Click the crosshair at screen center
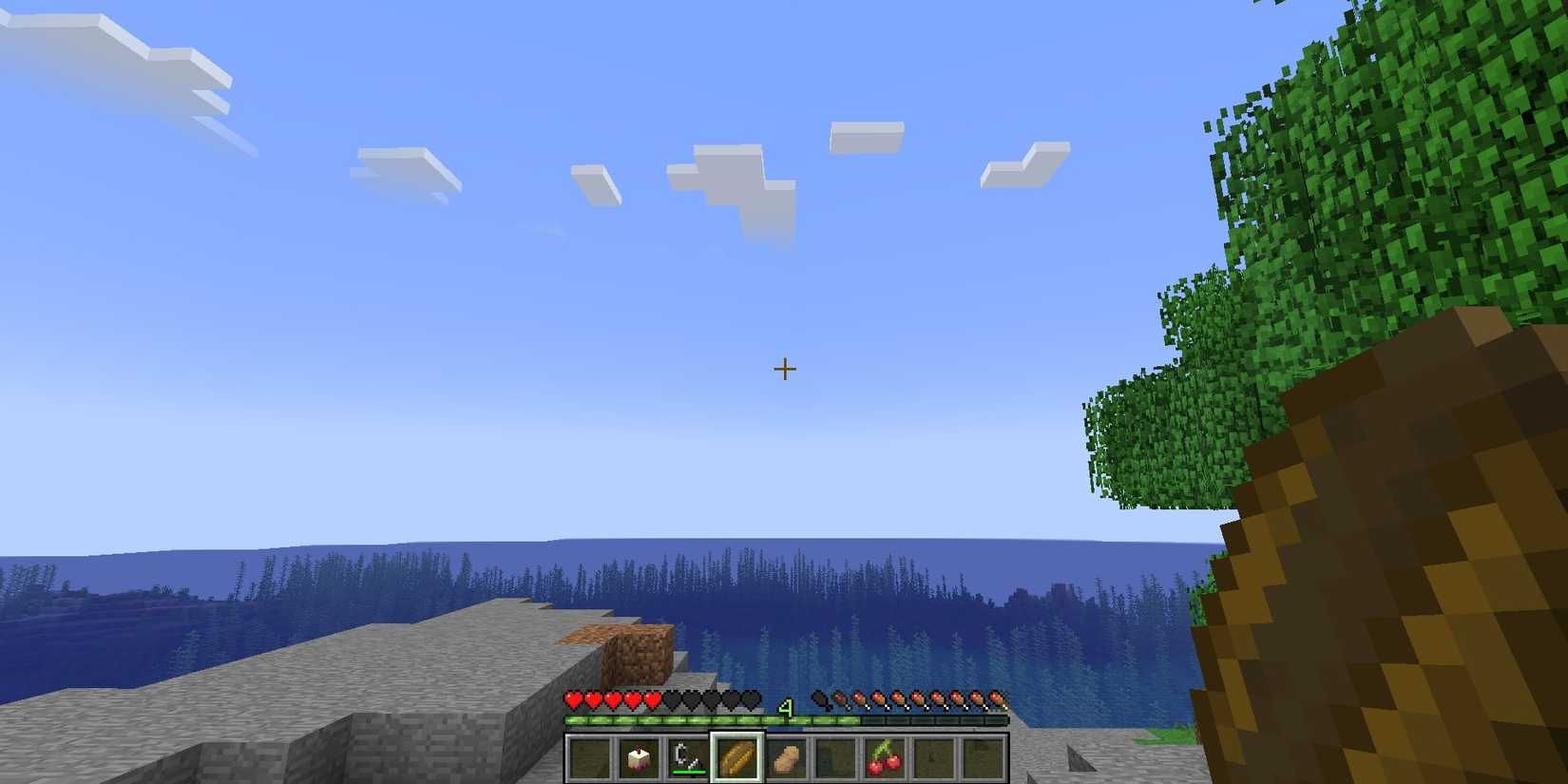The width and height of the screenshot is (1568, 784). coord(785,368)
